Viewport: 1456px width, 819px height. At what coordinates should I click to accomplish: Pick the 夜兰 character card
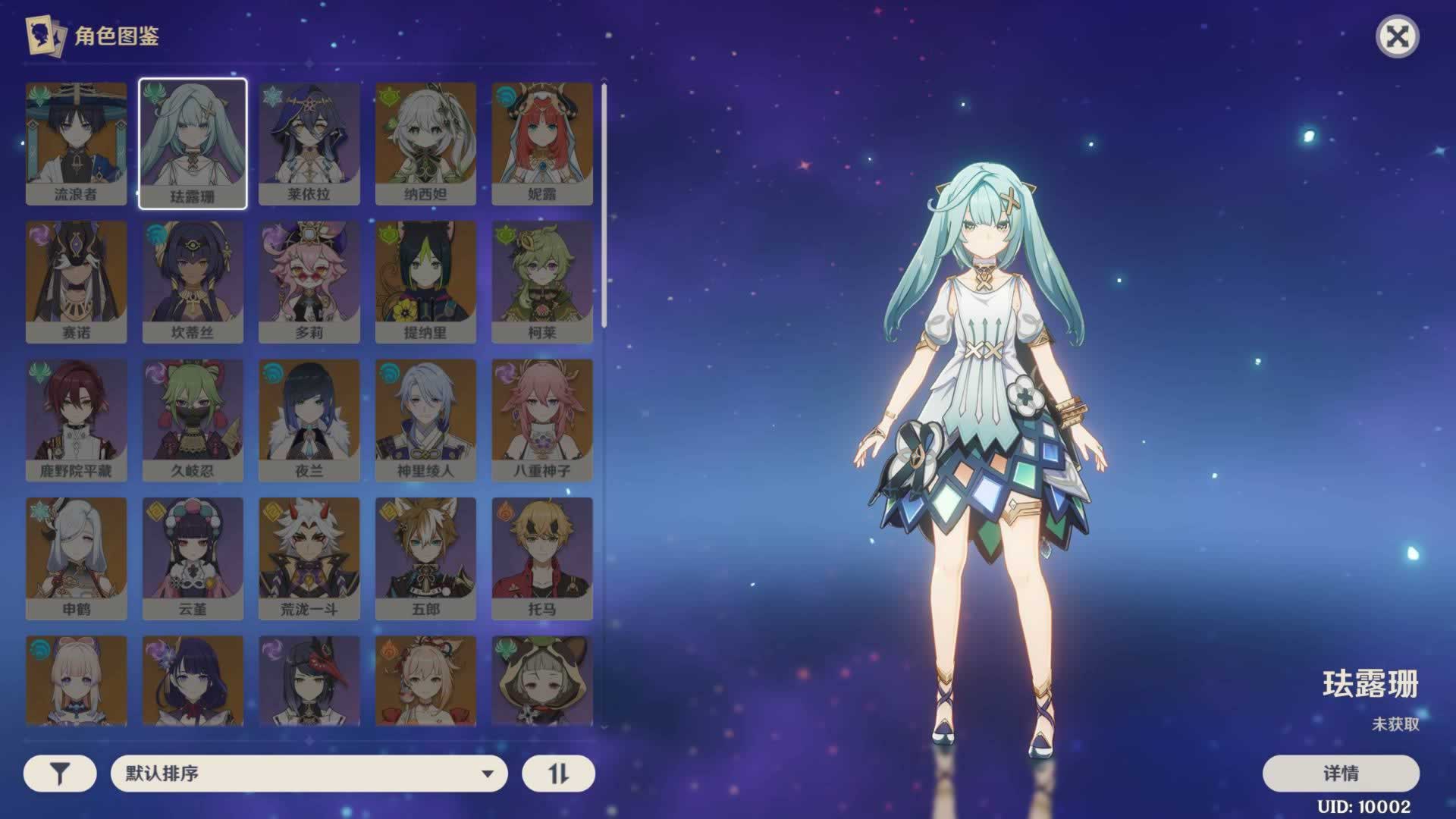click(x=309, y=419)
